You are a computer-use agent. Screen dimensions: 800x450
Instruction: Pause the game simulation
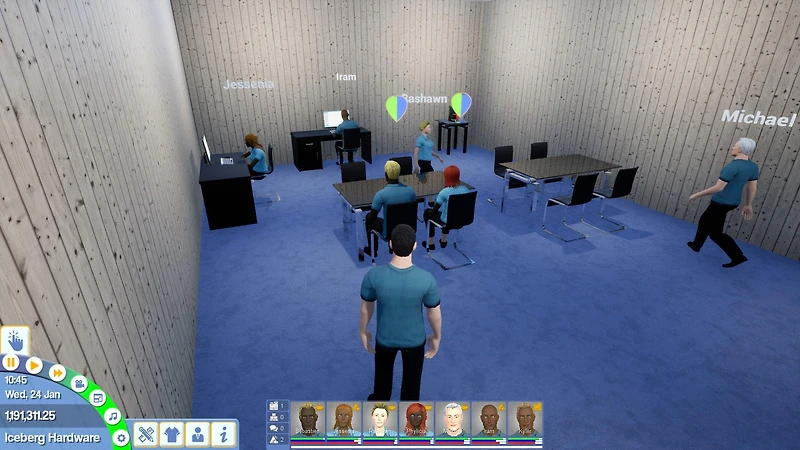[x=11, y=361]
